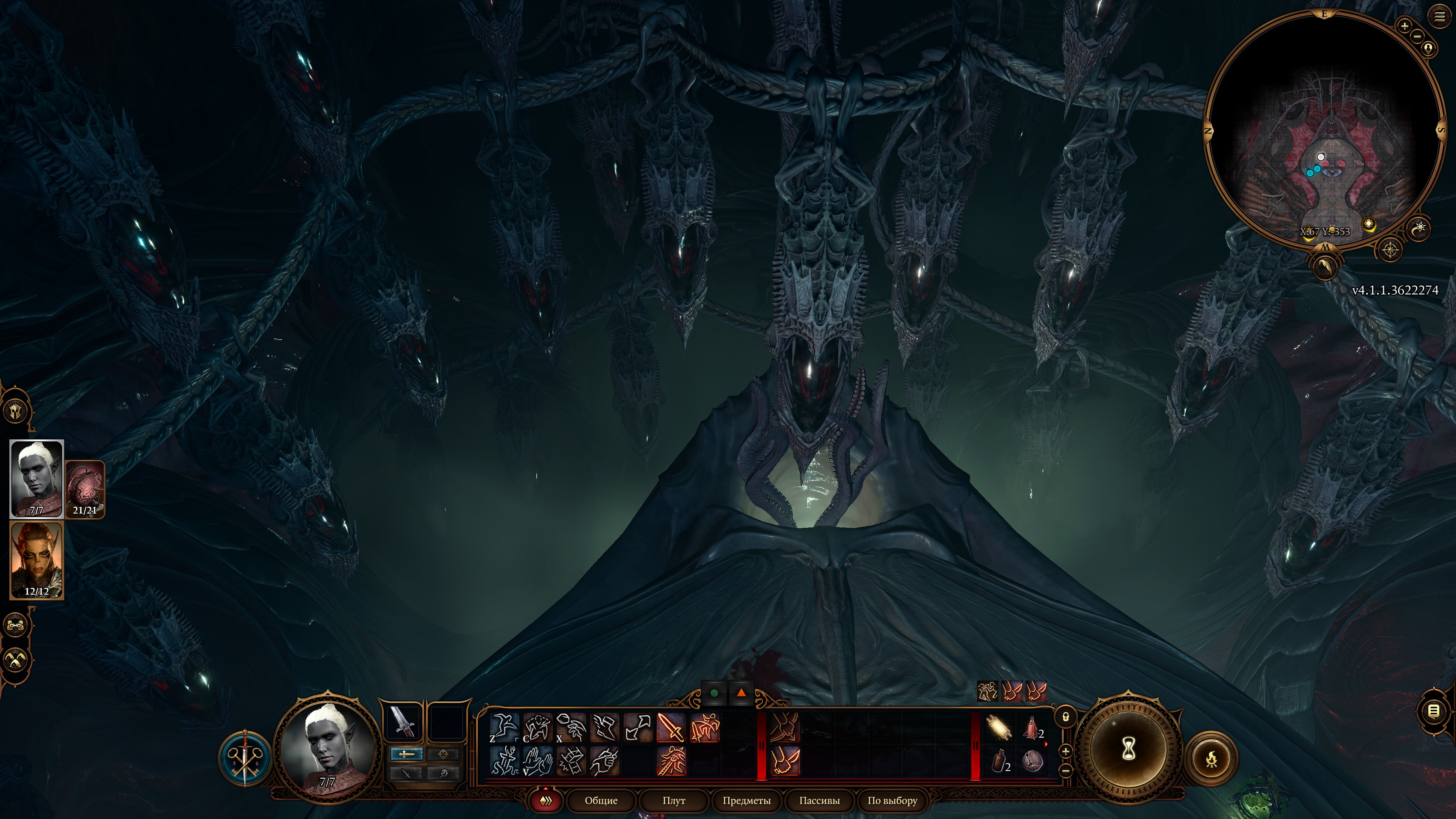
Task: Toggle the hotbar lock button
Action: tap(1066, 717)
